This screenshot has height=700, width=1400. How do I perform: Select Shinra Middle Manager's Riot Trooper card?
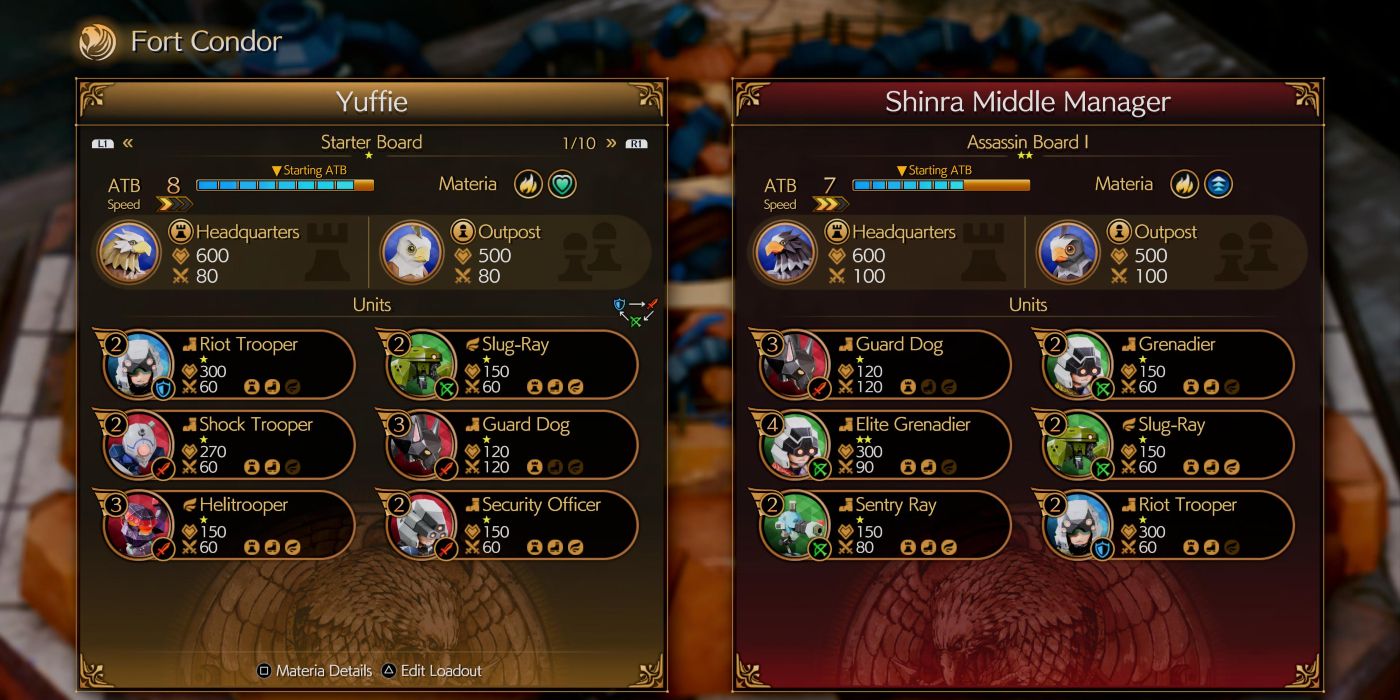(1167, 525)
